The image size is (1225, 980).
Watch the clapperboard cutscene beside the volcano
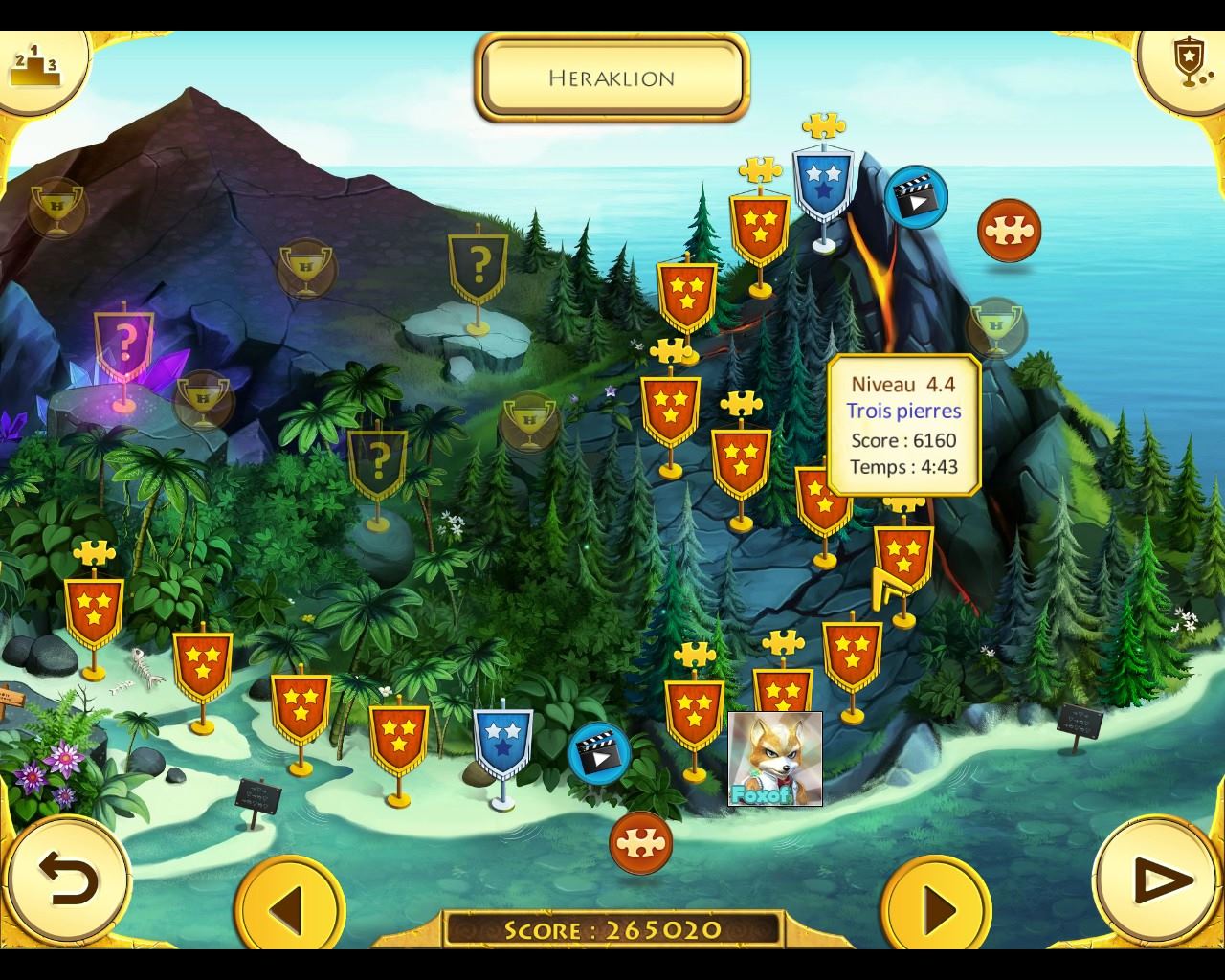tap(916, 198)
